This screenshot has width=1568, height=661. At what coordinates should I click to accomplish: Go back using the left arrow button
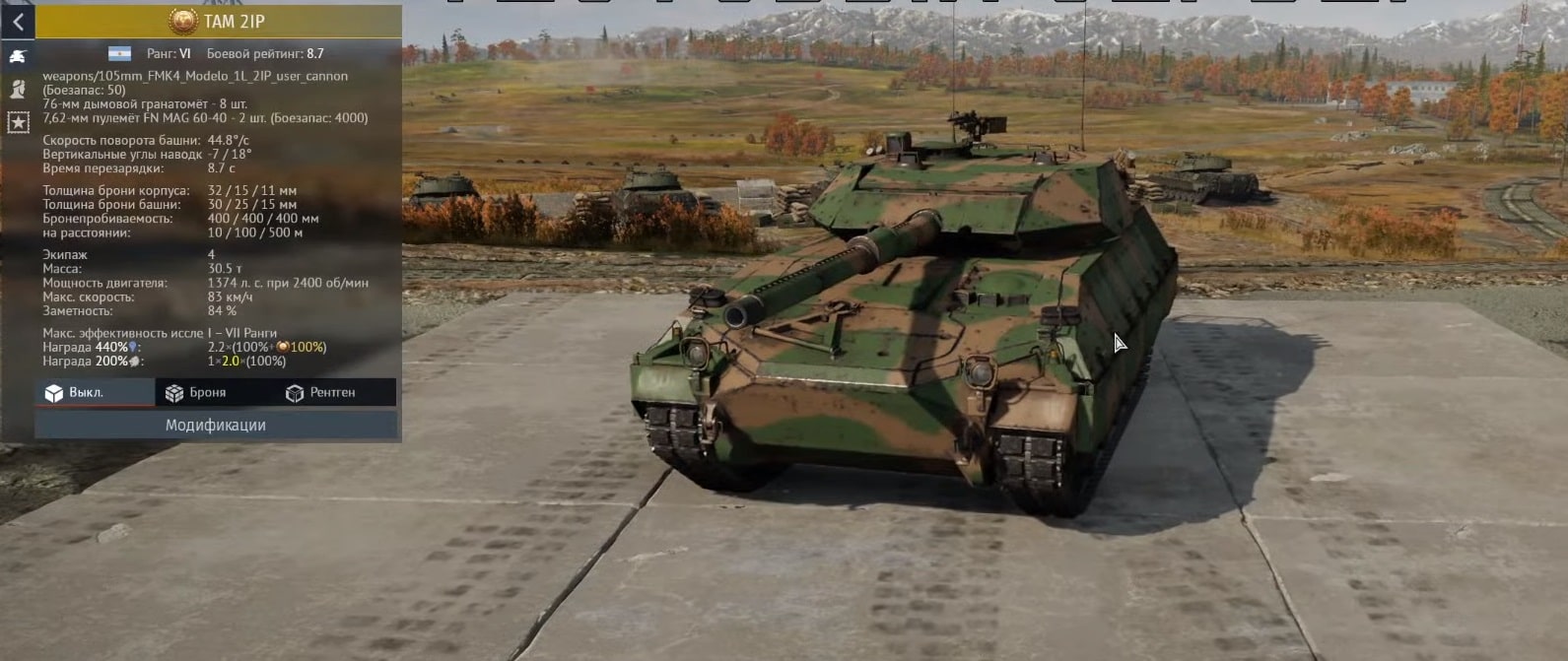coord(18,22)
